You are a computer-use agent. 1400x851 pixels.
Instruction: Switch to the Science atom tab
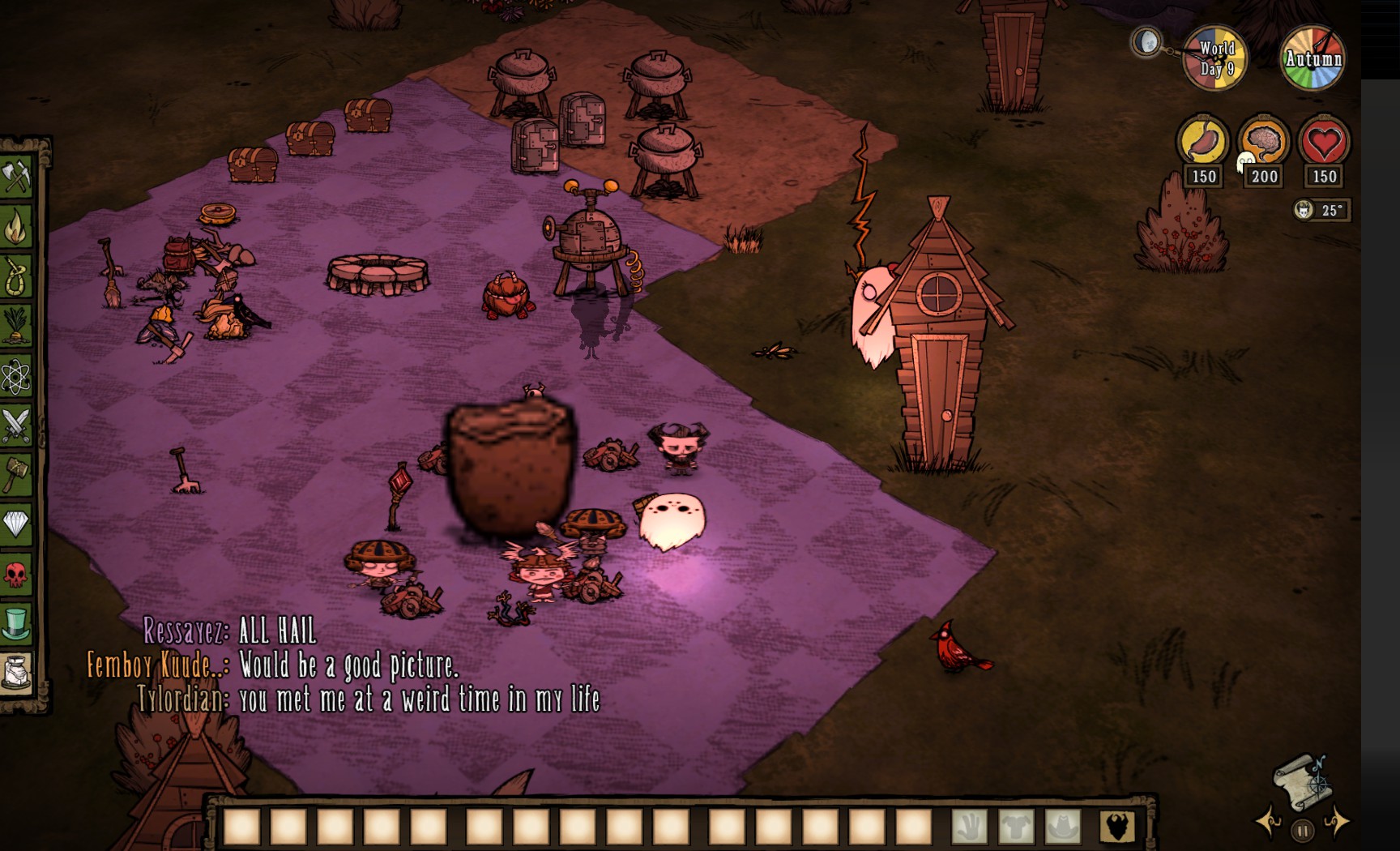(16, 376)
